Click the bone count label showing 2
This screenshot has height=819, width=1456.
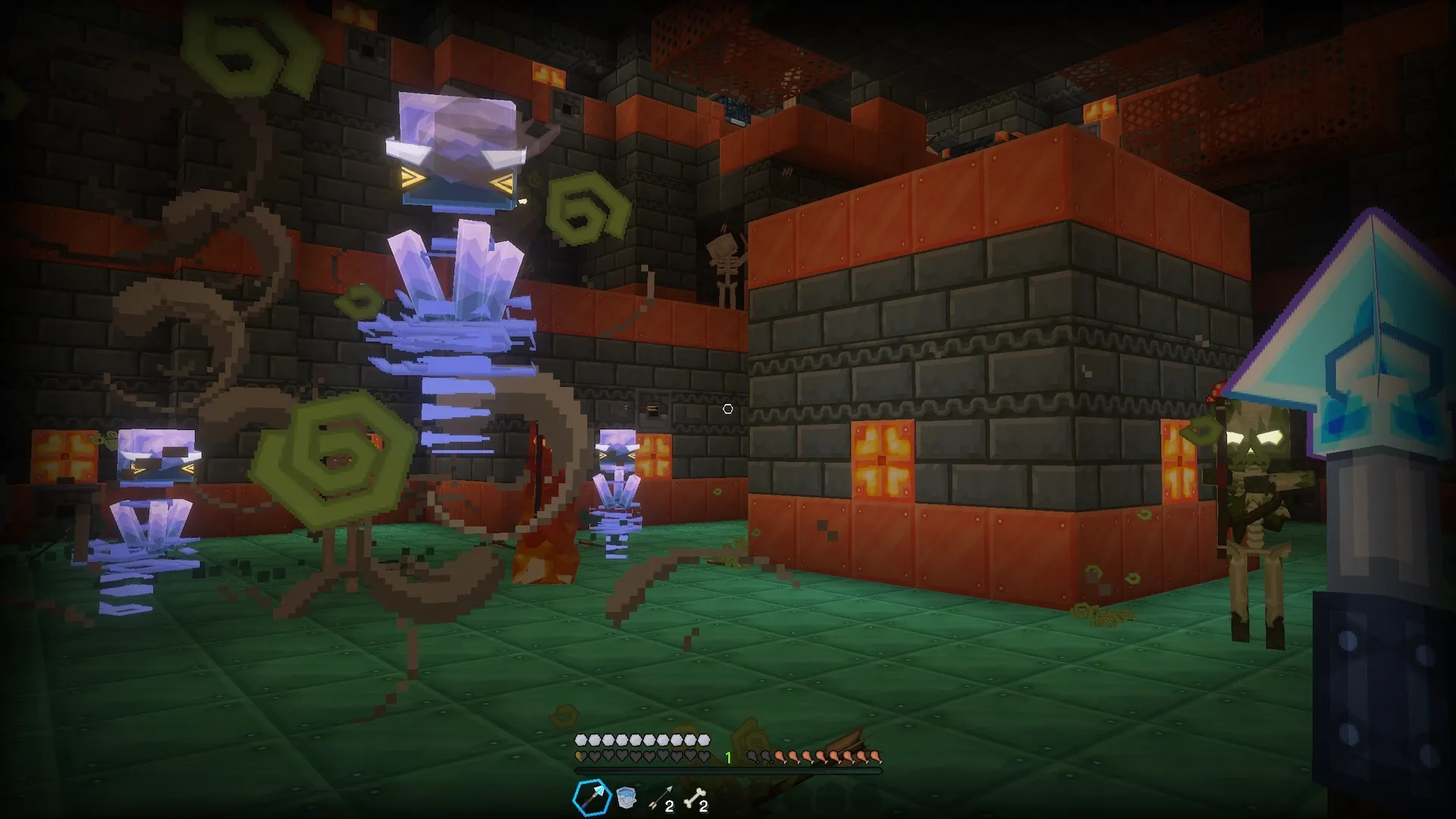(704, 805)
